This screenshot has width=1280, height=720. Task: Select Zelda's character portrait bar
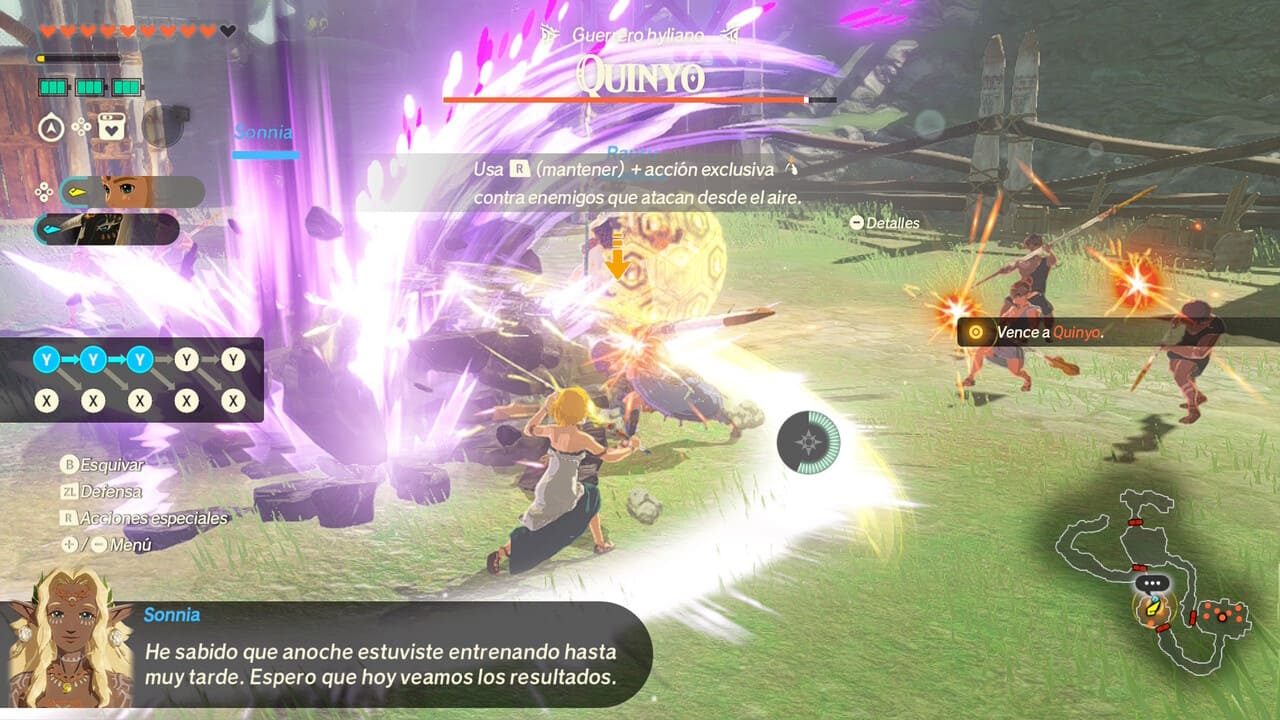tap(132, 191)
